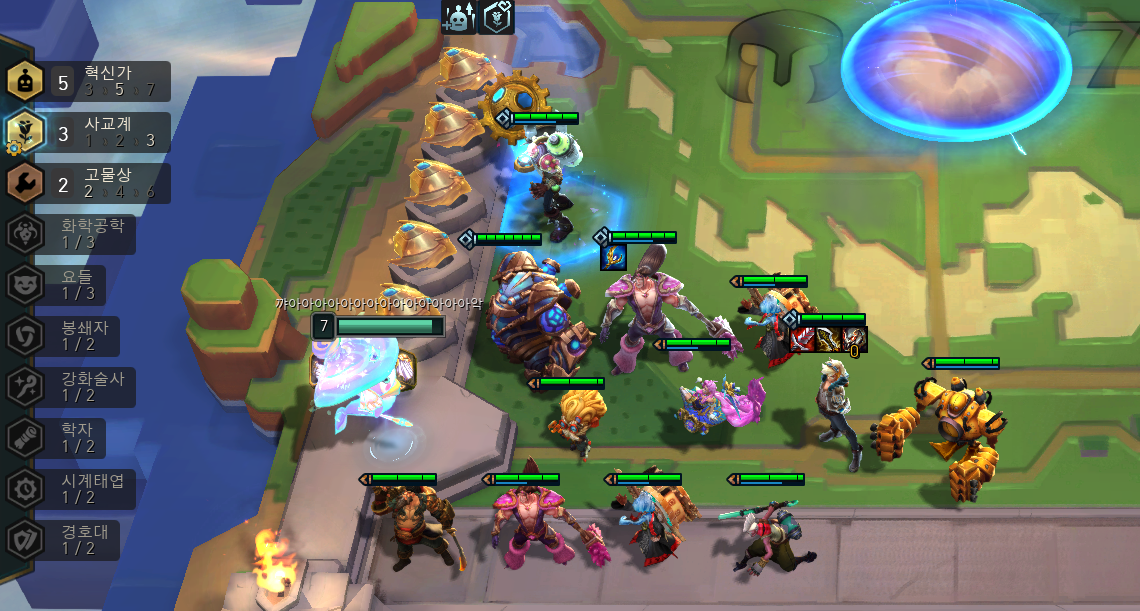Click the flower hexagon heart augment icon
The image size is (1140, 611).
click(x=496, y=17)
